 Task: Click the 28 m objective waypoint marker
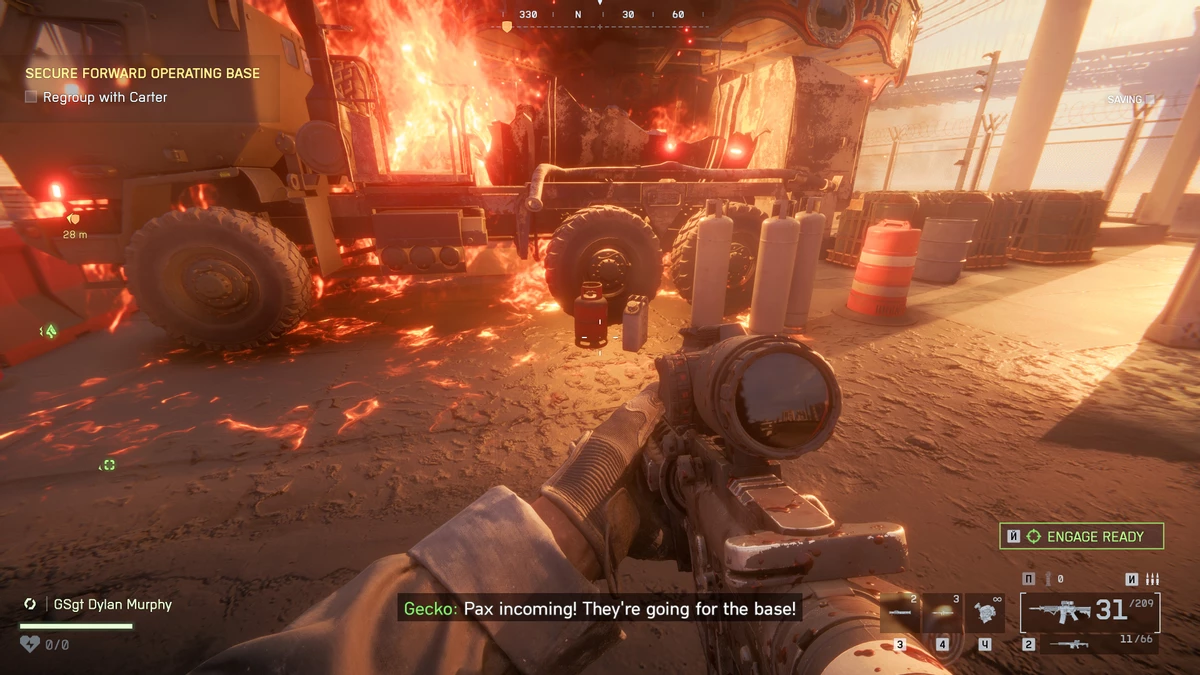tap(74, 218)
